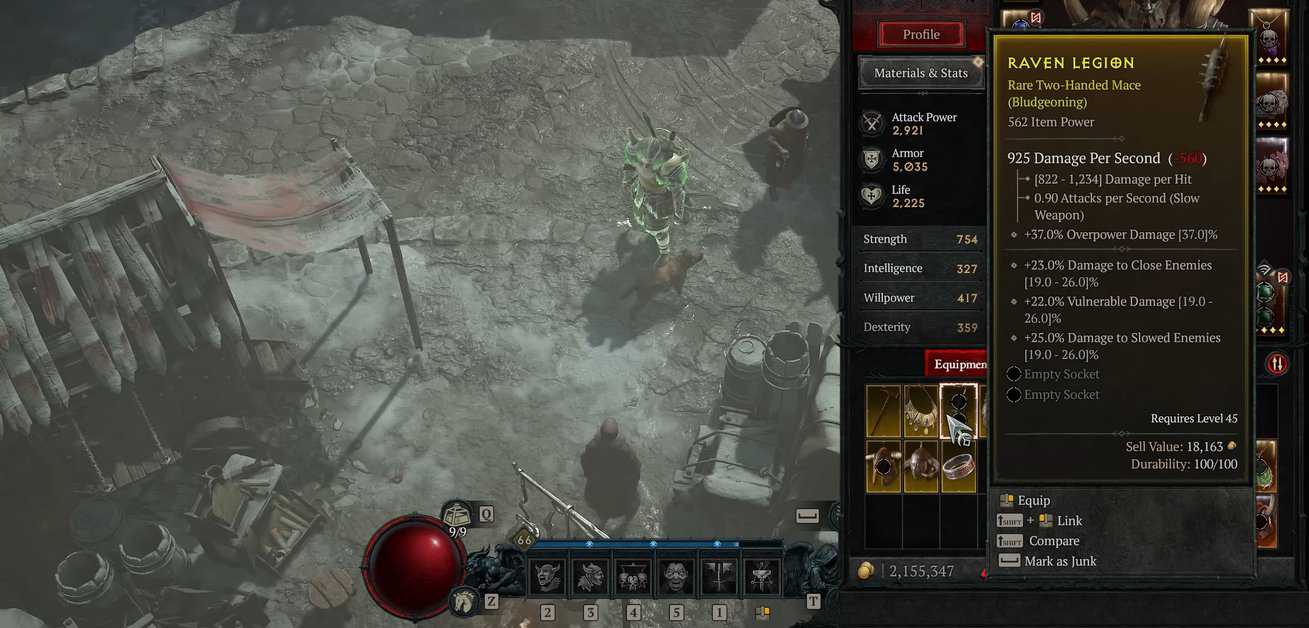Switch to the Equipment tab
This screenshot has width=1309, height=628.
(x=957, y=364)
